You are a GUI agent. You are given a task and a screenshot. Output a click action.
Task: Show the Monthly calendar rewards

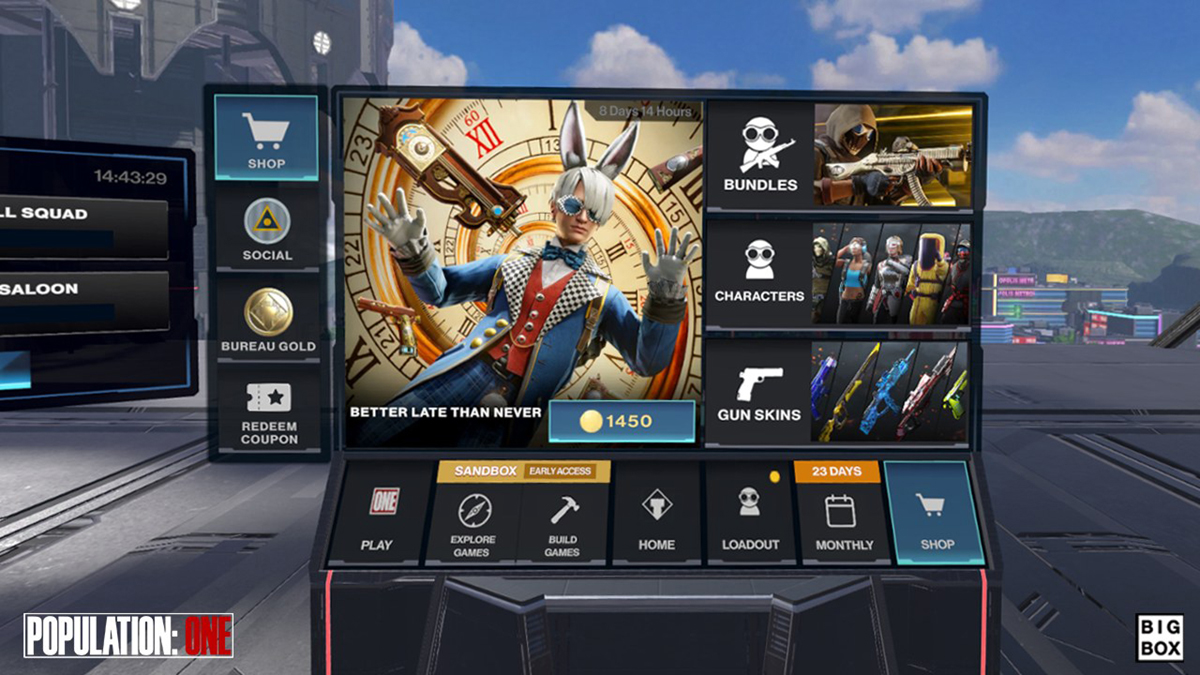tap(843, 523)
